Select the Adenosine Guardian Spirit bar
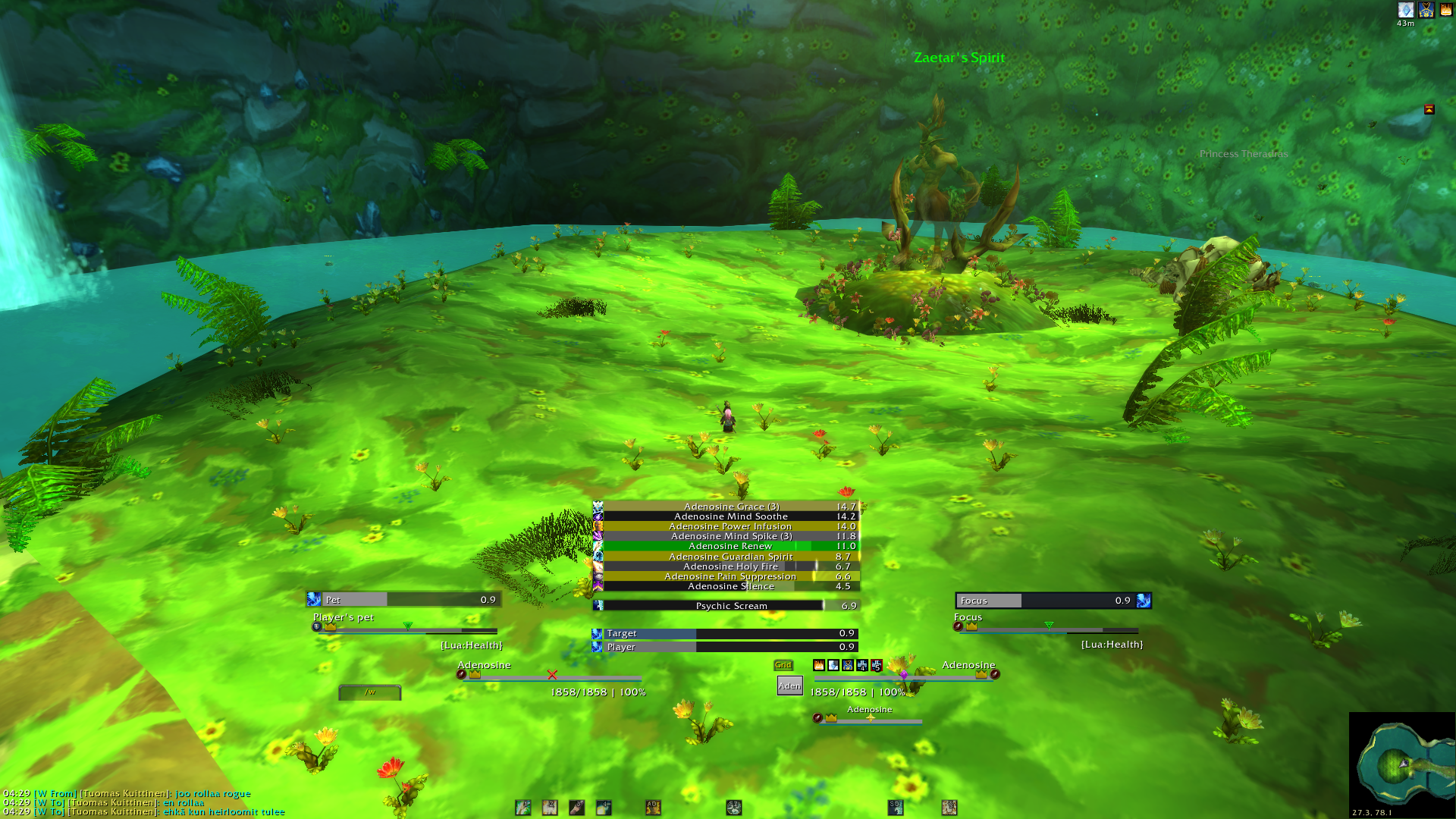 730,557
